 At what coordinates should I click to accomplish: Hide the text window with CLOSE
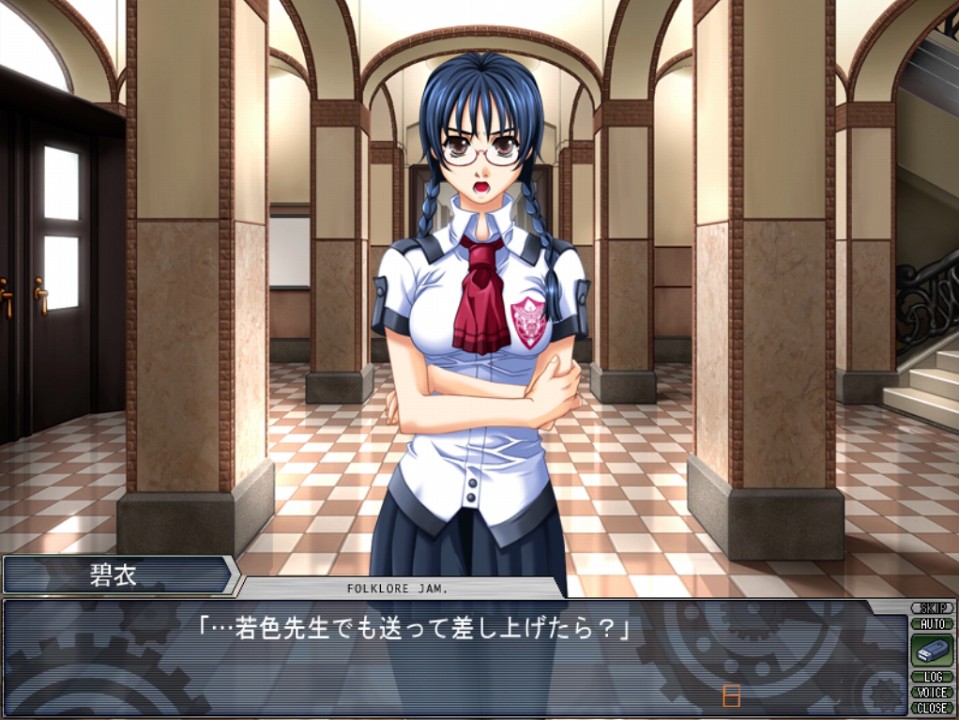[932, 707]
